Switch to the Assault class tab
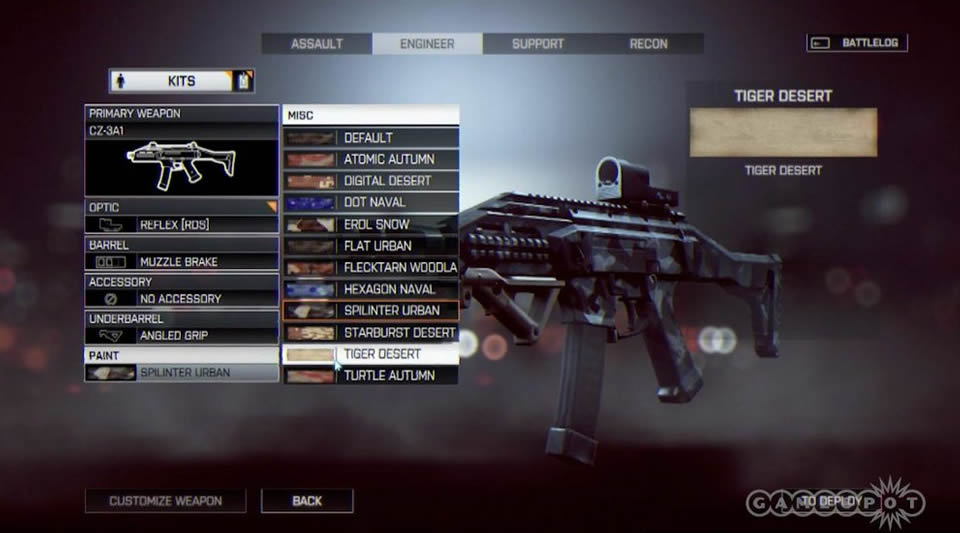 [x=317, y=44]
